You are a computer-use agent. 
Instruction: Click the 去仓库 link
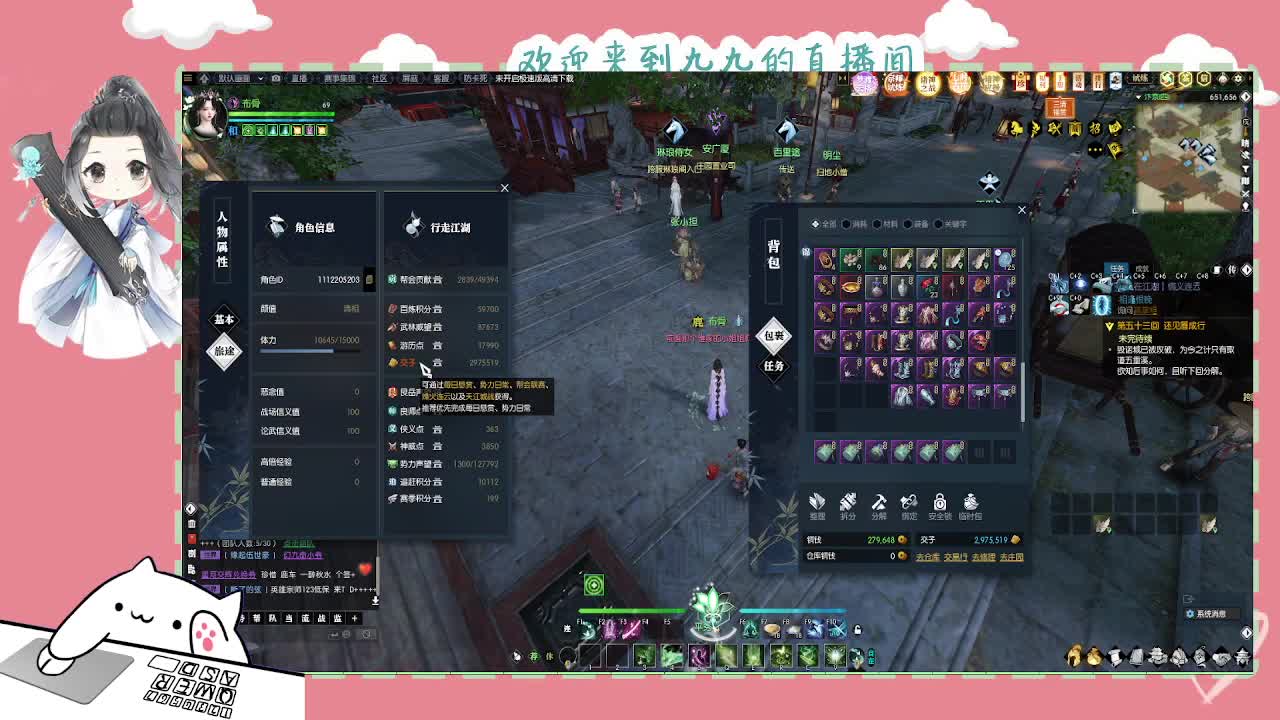[928, 557]
